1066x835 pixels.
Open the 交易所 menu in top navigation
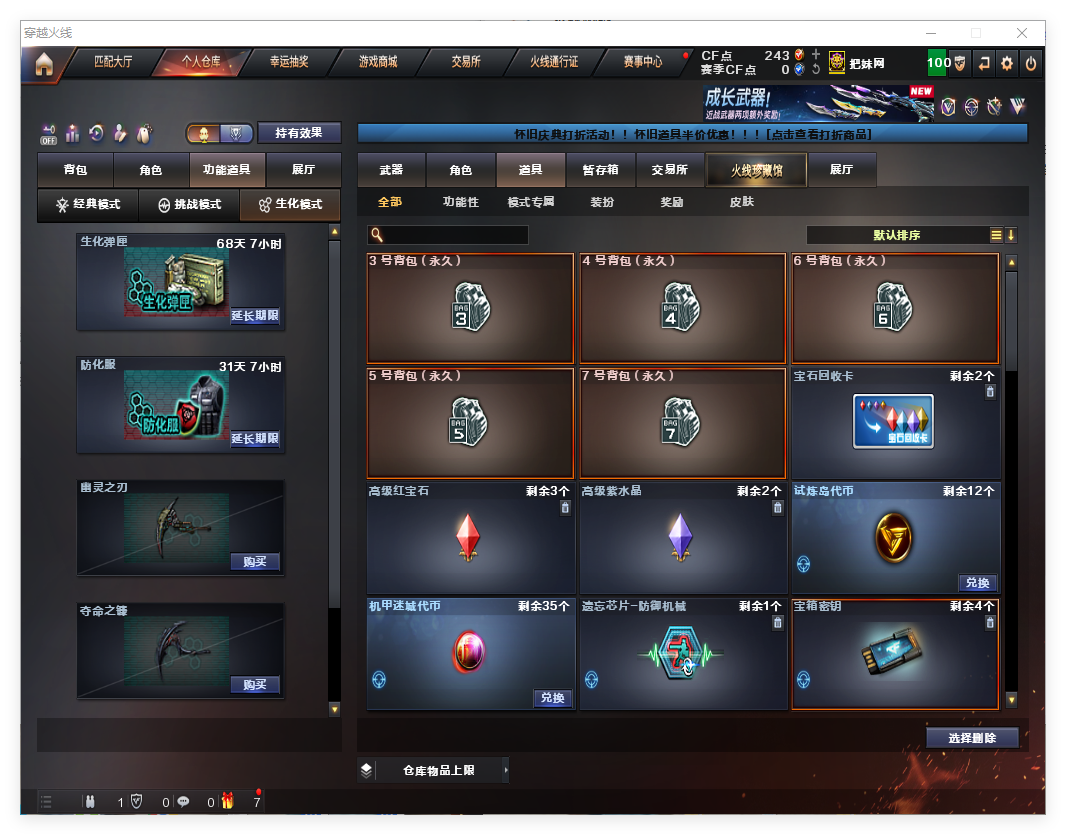click(466, 62)
